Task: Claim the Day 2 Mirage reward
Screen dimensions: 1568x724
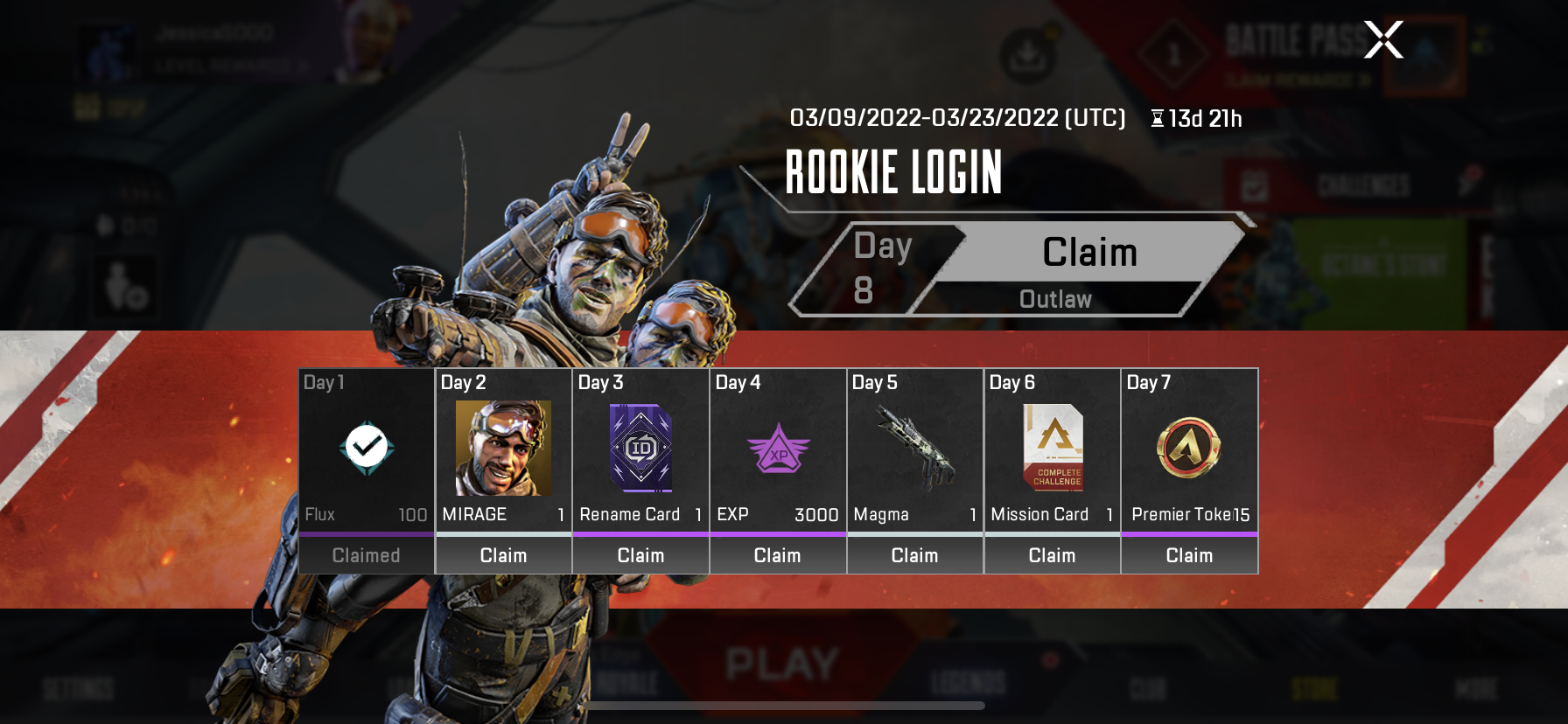Action: pos(503,555)
